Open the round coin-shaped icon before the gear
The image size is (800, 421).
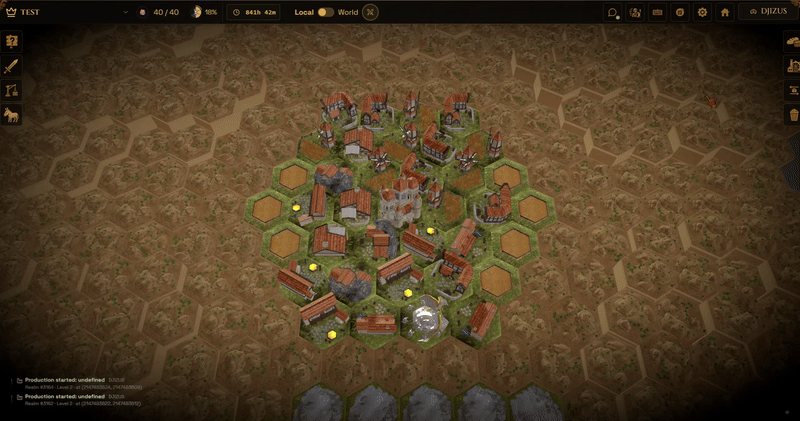(680, 12)
